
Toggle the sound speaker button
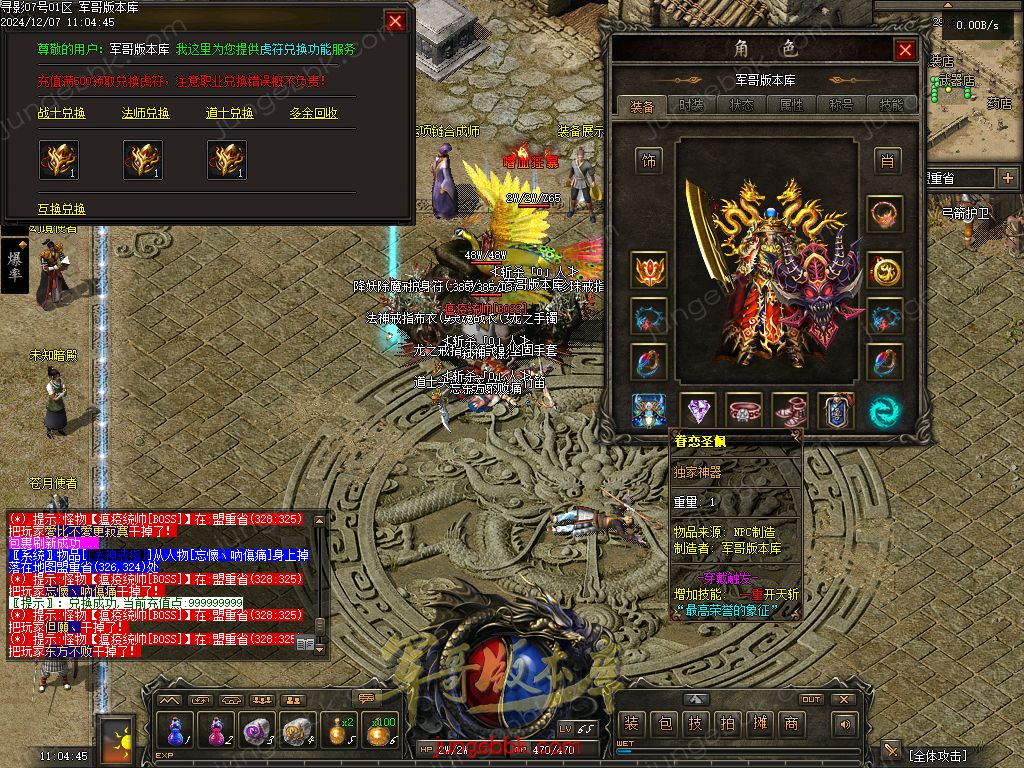[846, 724]
